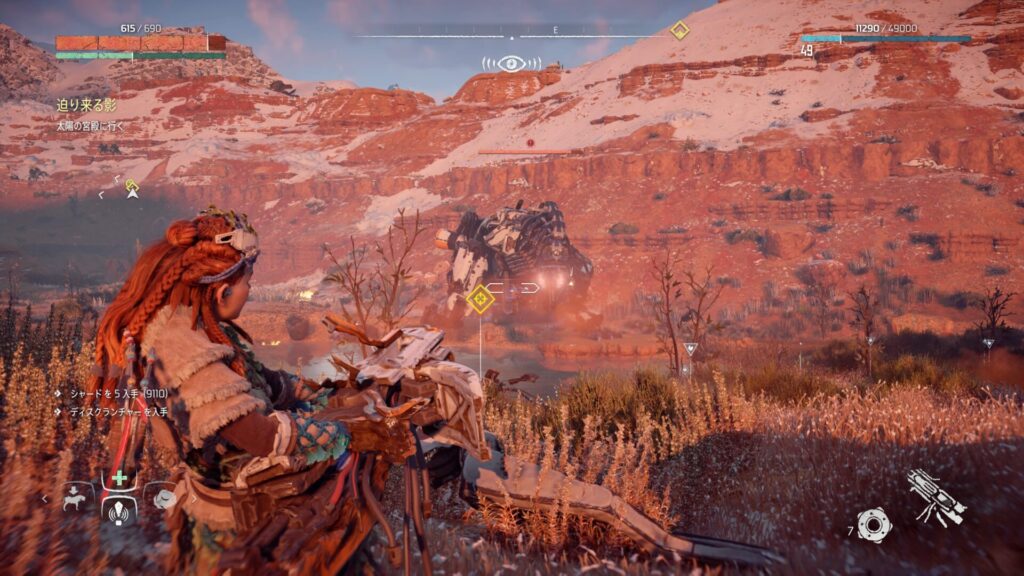The image size is (1024, 576).
Task: Click the disc ammo type icon
Action: pos(873,524)
